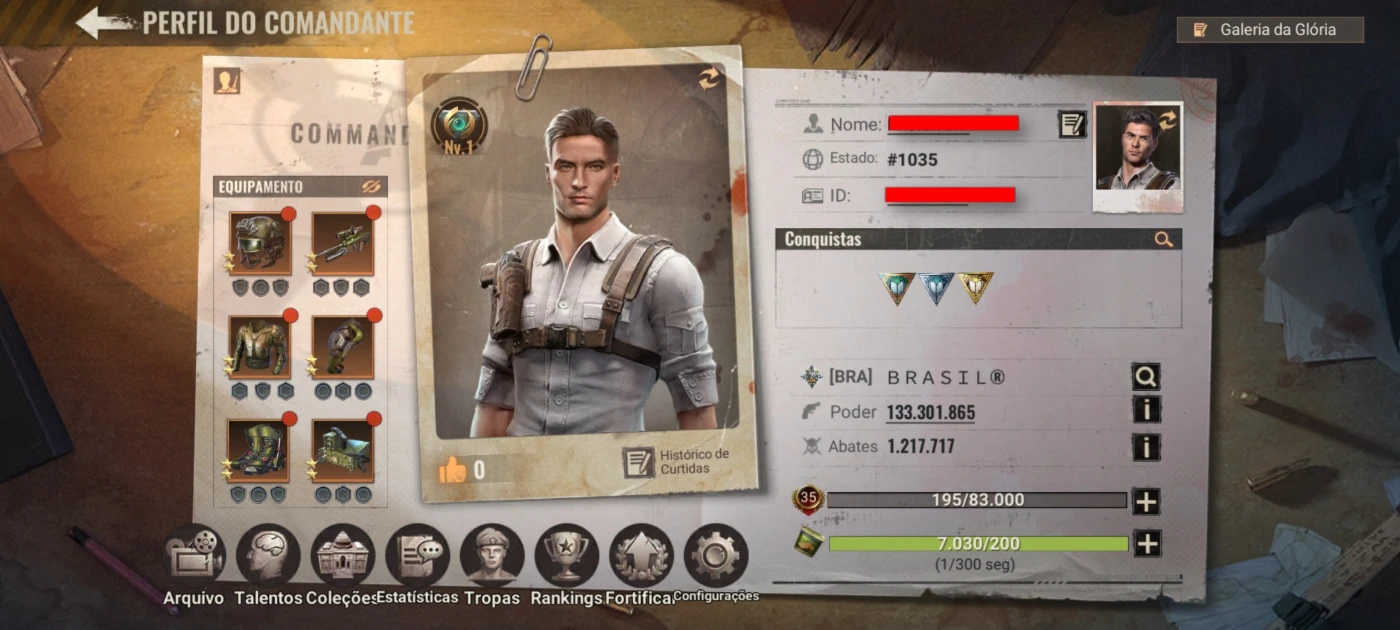Change the commander avatar portrait
Viewport: 1400px width, 630px height.
1138,157
